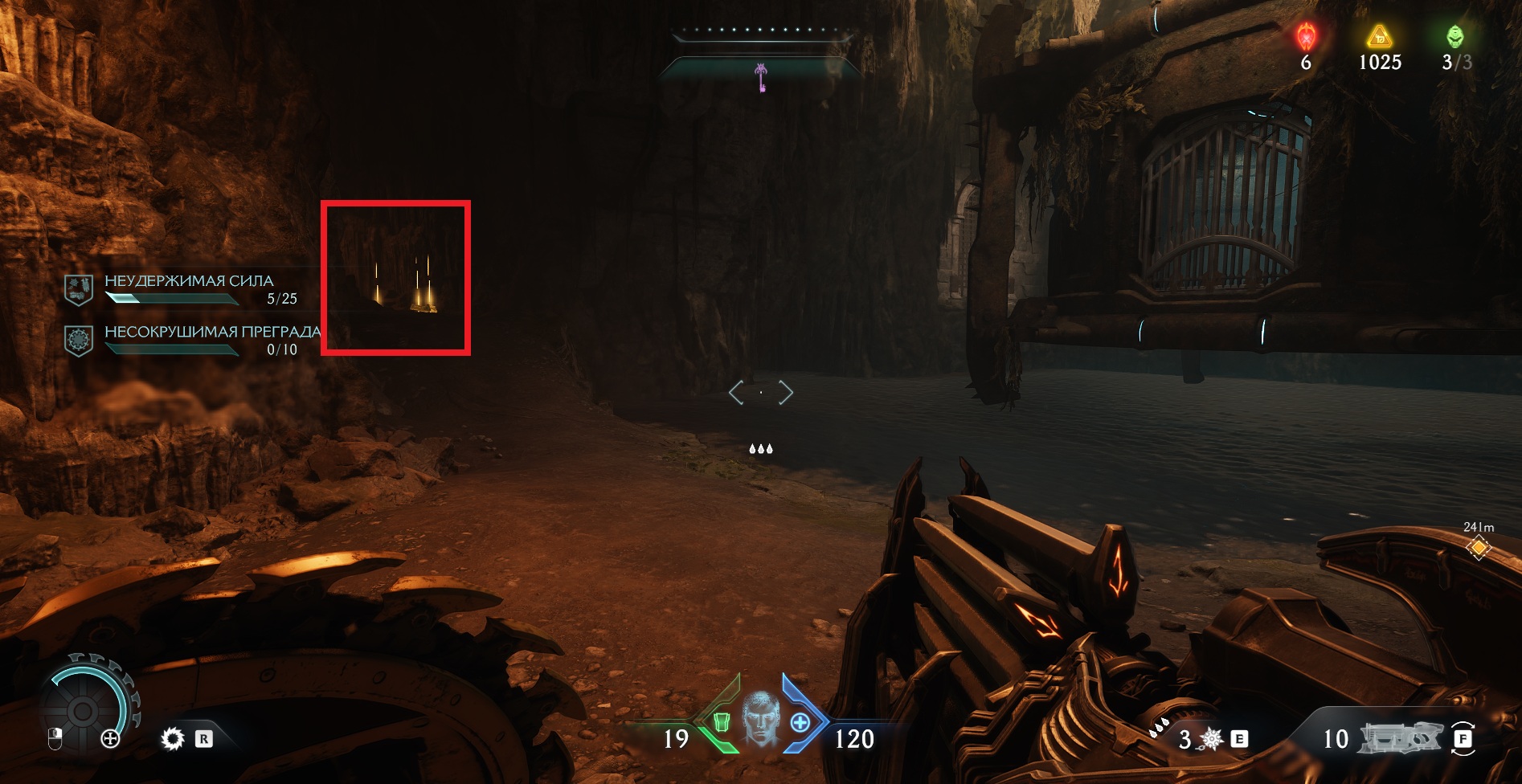The image size is (1522, 784).
Task: Click the red demonic life sigil icon
Action: click(1307, 37)
